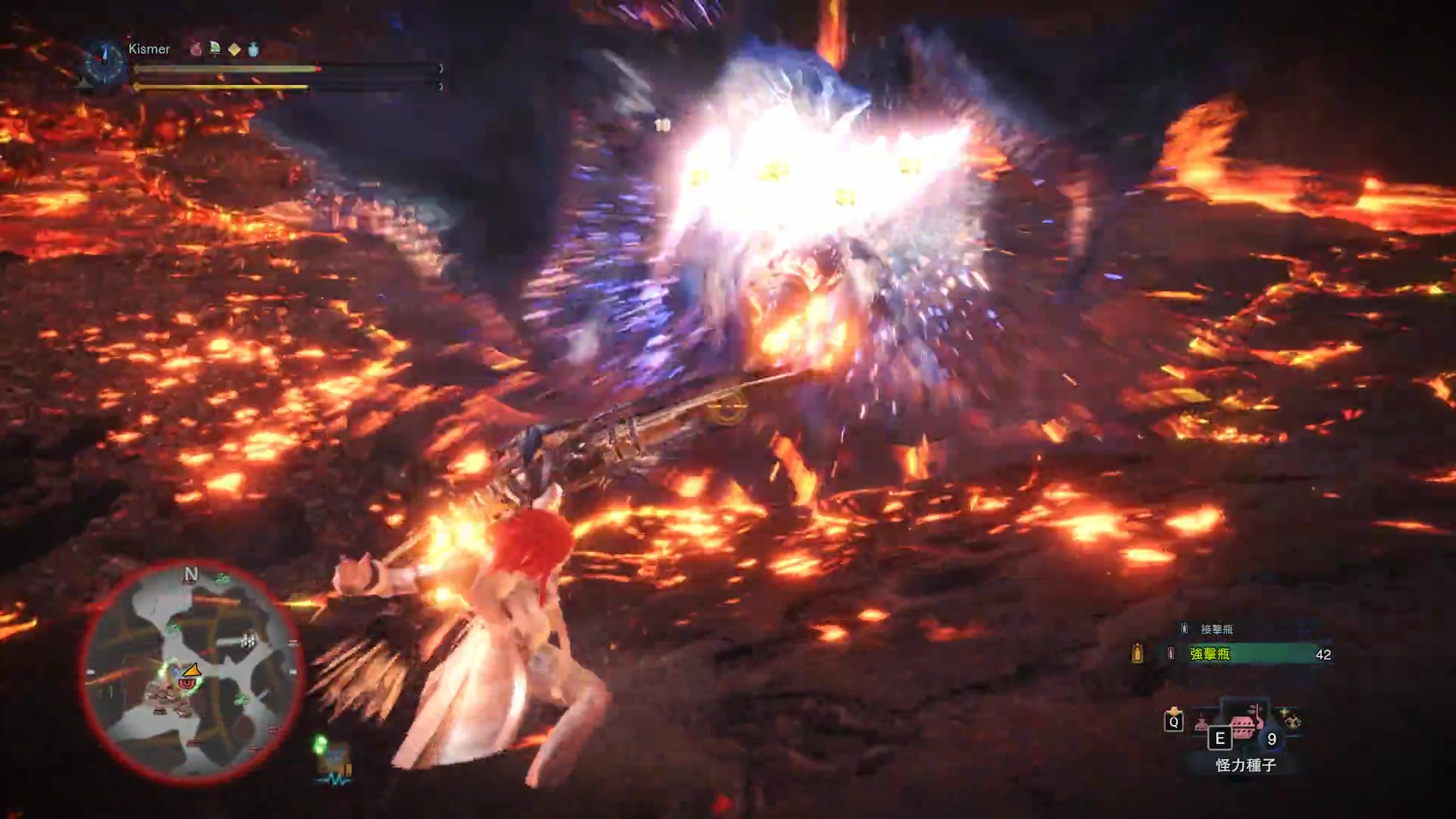Click the green leaf buff icon

pos(215,49)
